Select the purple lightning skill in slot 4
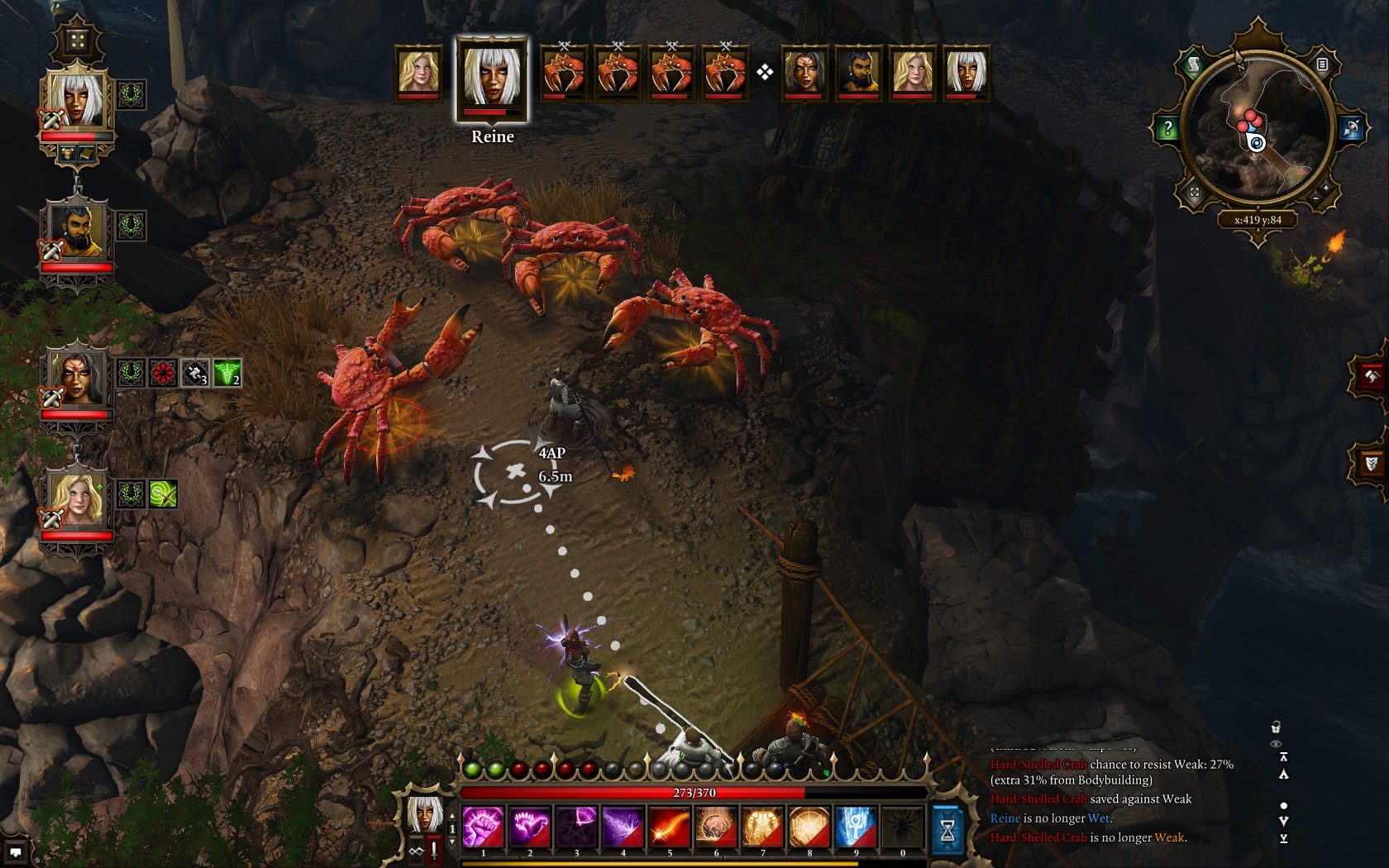Screen dimensions: 1389x868 pos(623,827)
